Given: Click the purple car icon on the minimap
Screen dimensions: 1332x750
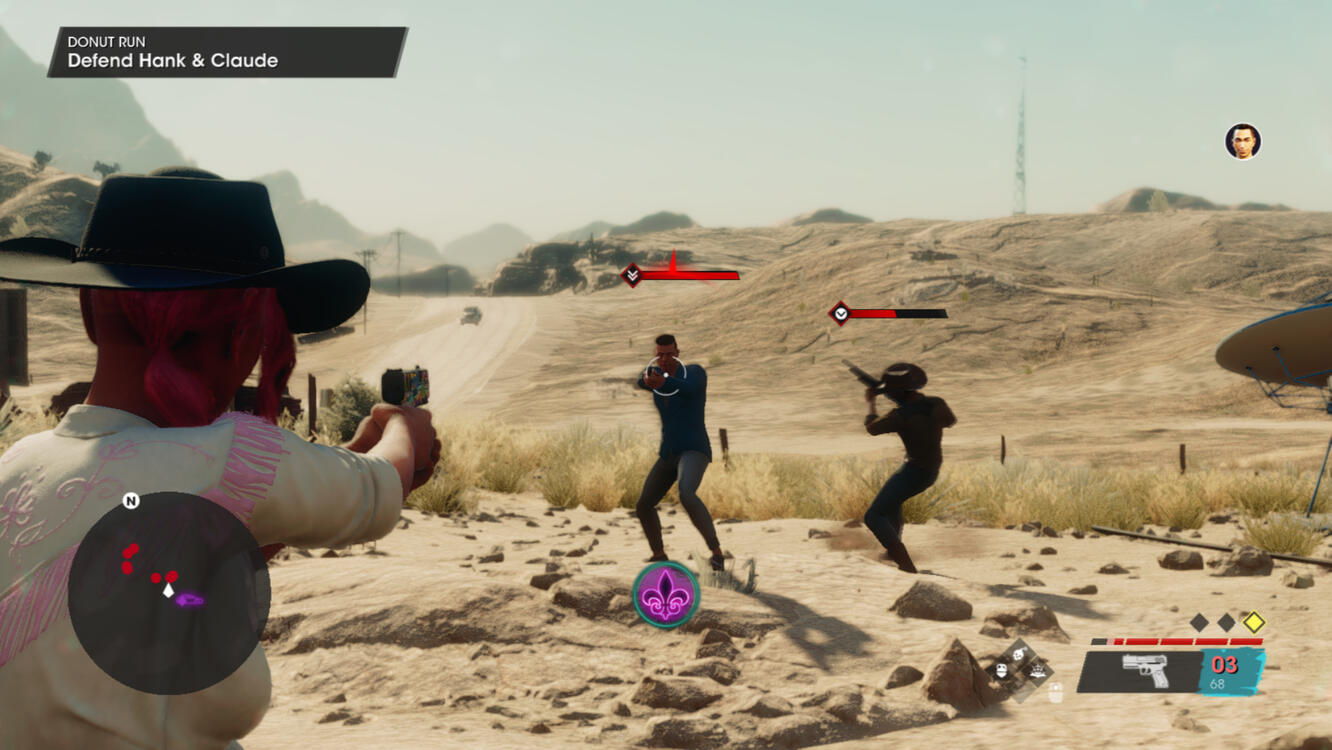Looking at the screenshot, I should pyautogui.click(x=188, y=600).
